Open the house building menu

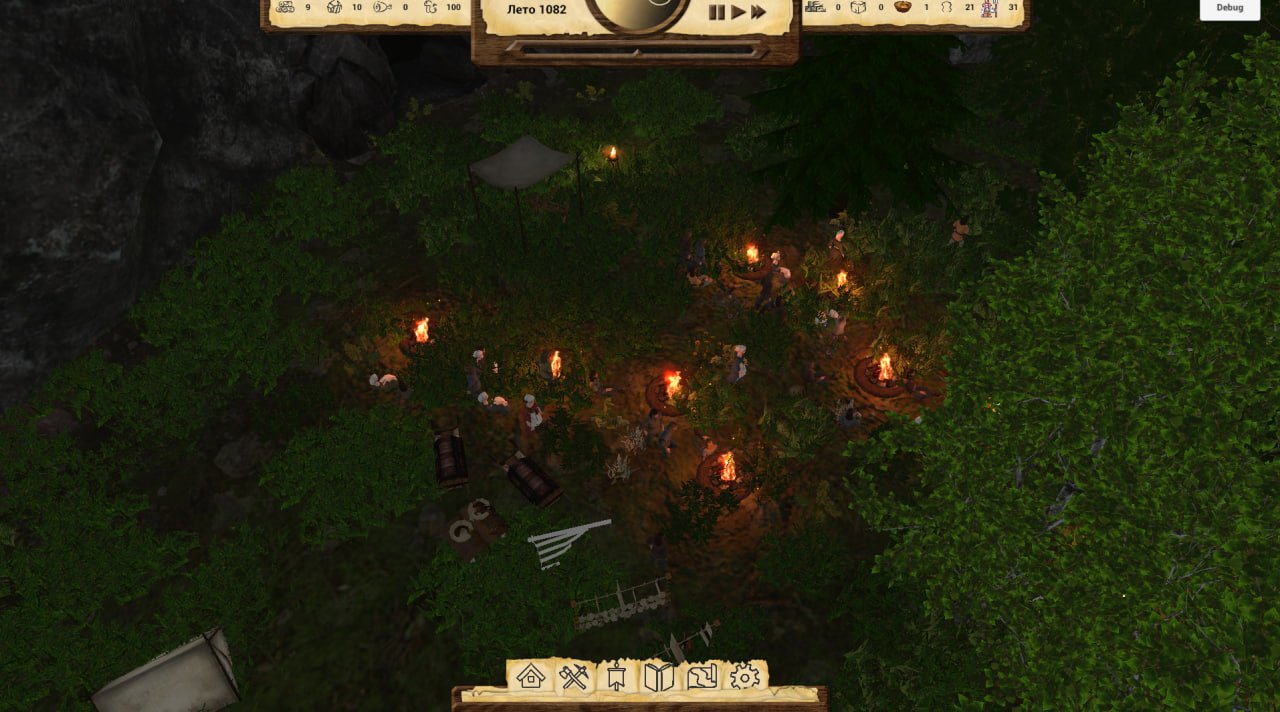(531, 677)
